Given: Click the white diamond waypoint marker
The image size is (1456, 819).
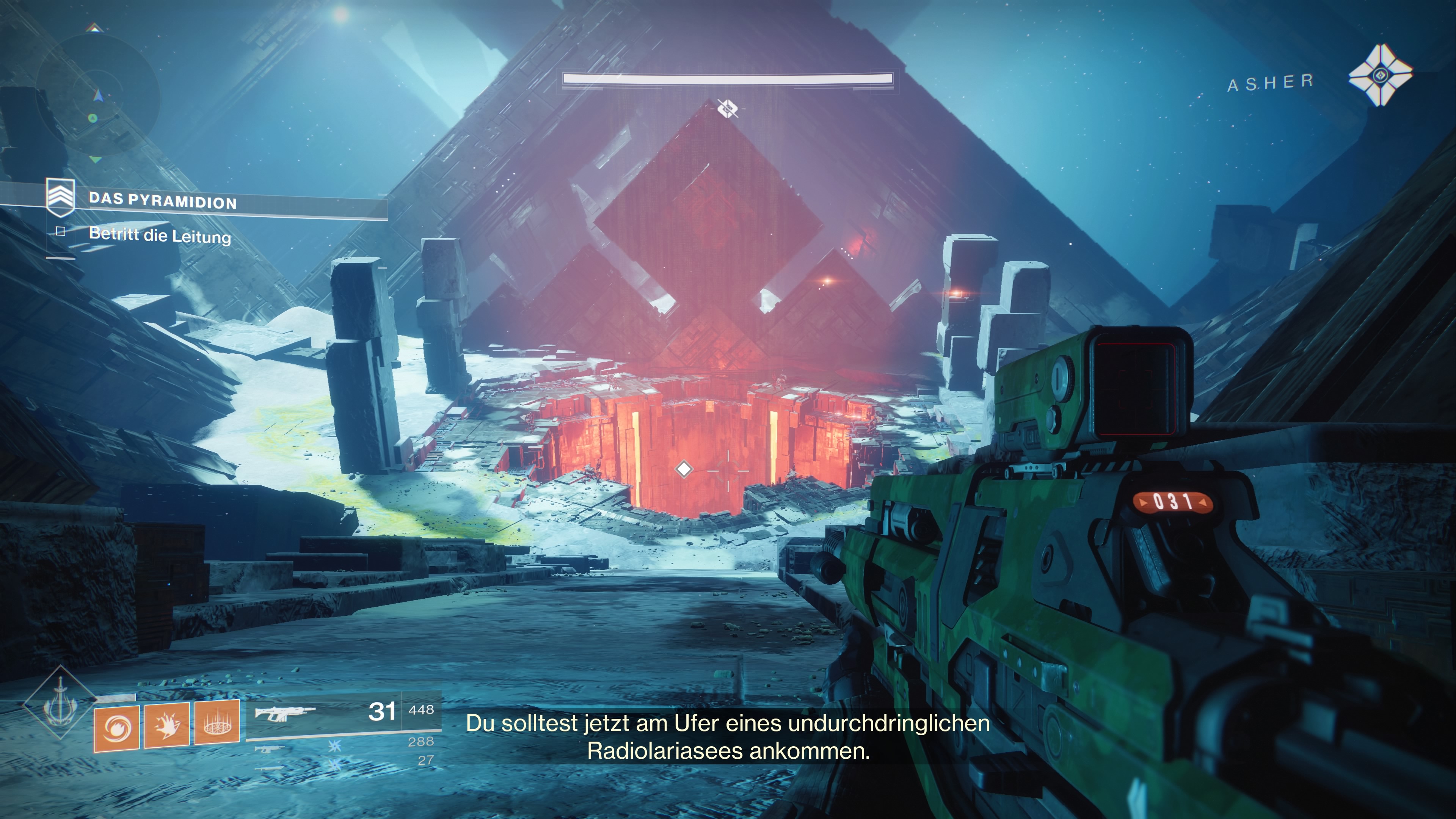Looking at the screenshot, I should (x=684, y=469).
